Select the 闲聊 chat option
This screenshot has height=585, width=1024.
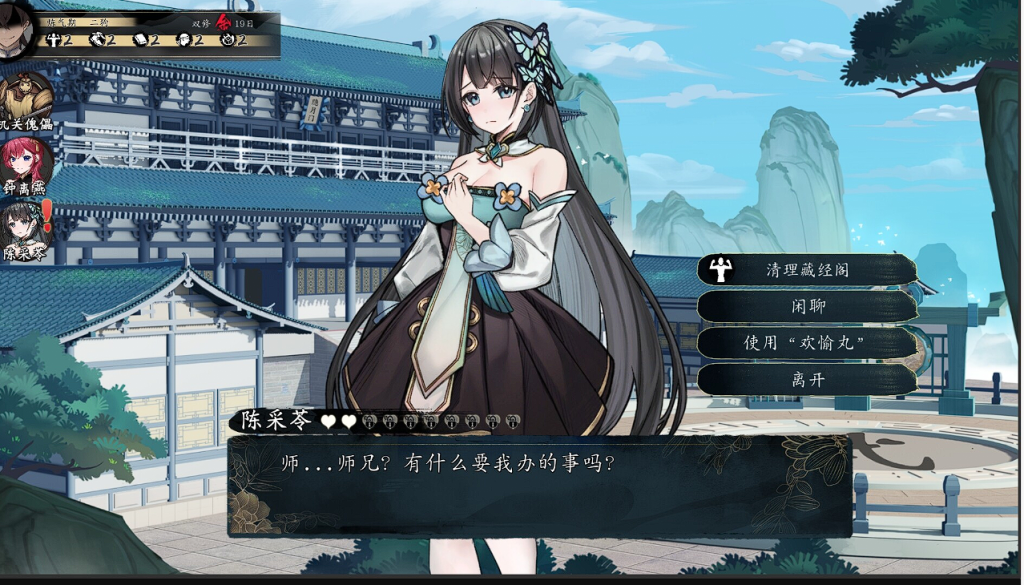806,306
